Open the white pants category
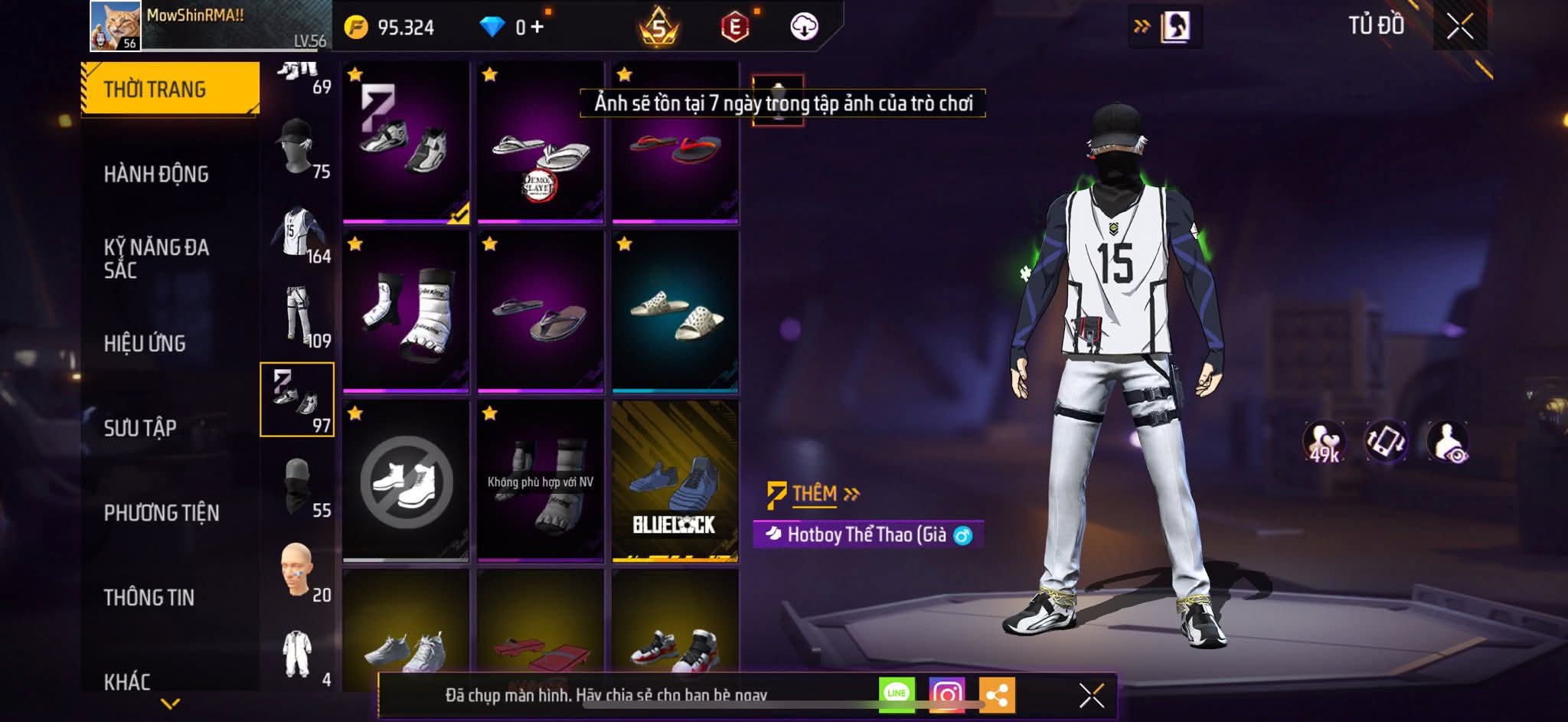 pos(297,316)
